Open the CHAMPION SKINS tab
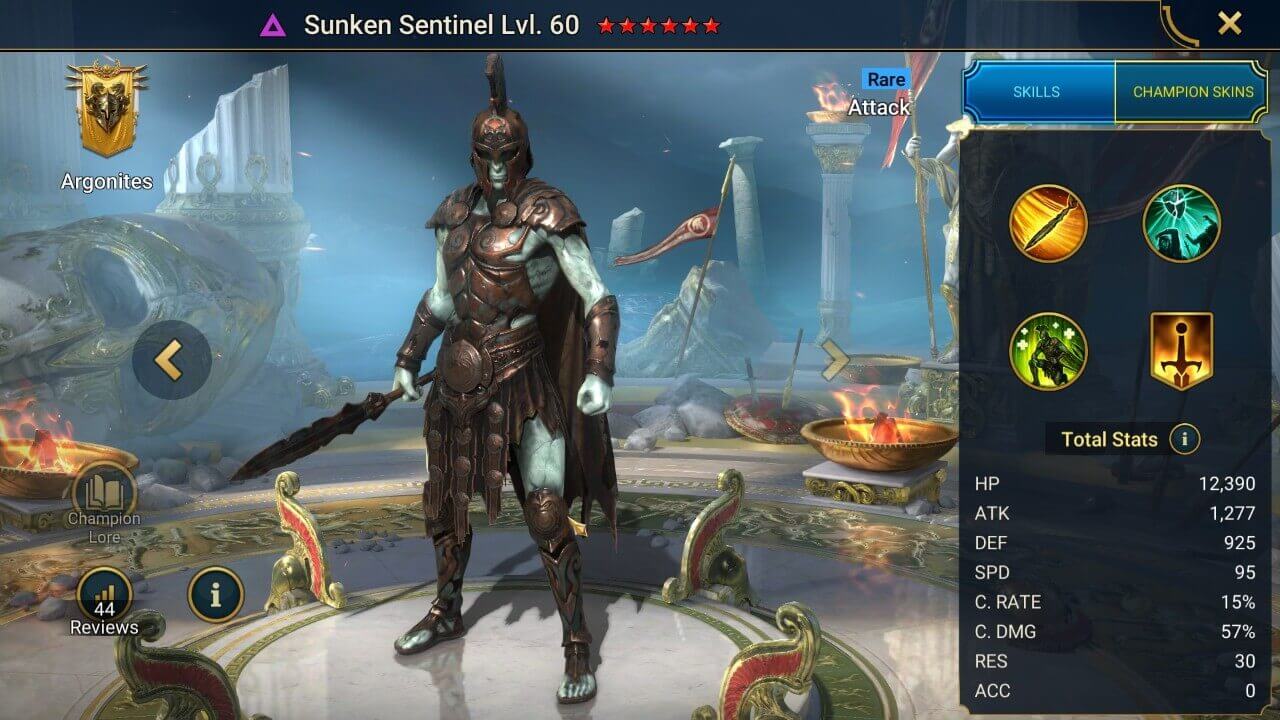The image size is (1280, 720). 1194,91
